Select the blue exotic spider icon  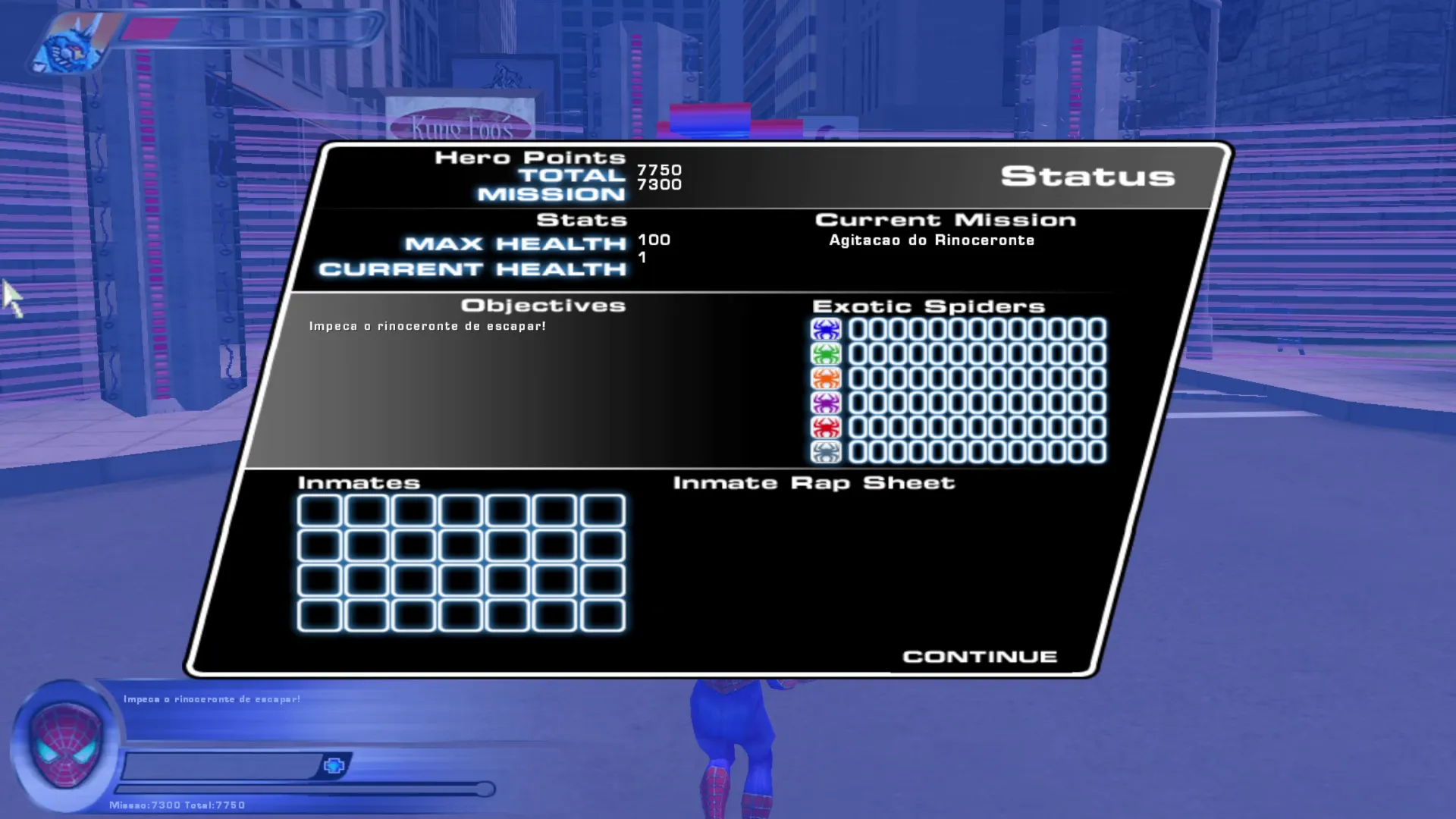pos(826,329)
